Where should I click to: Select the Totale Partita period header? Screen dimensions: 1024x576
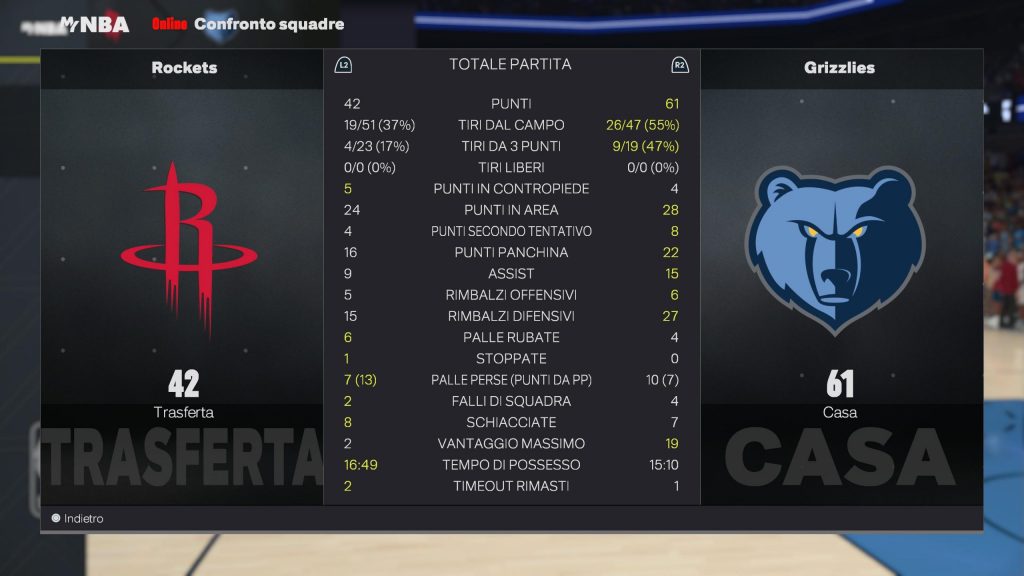(x=510, y=65)
